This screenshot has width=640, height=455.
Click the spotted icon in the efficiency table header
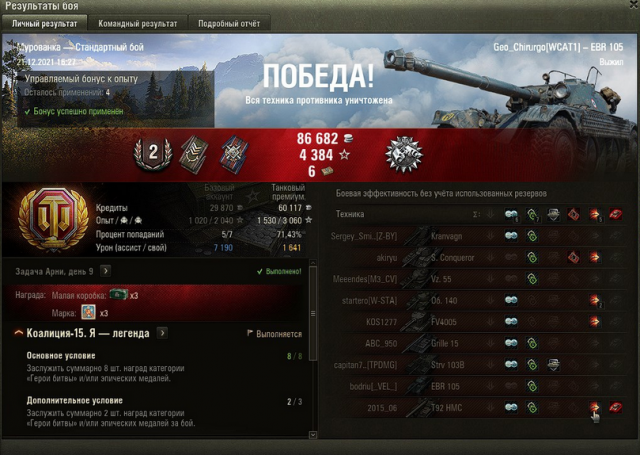(x=510, y=214)
